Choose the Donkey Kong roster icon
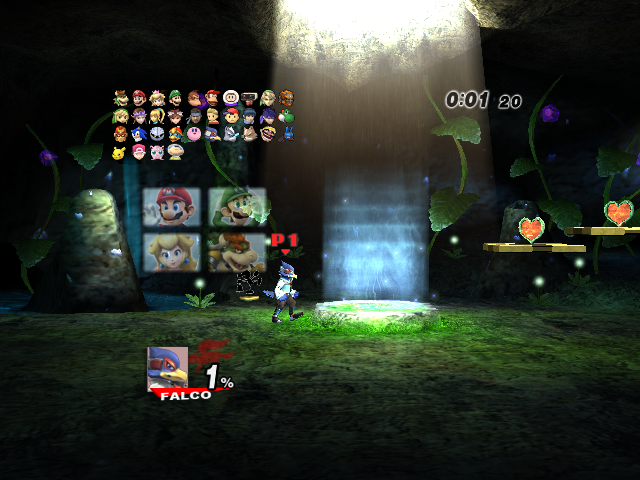 coord(194,98)
